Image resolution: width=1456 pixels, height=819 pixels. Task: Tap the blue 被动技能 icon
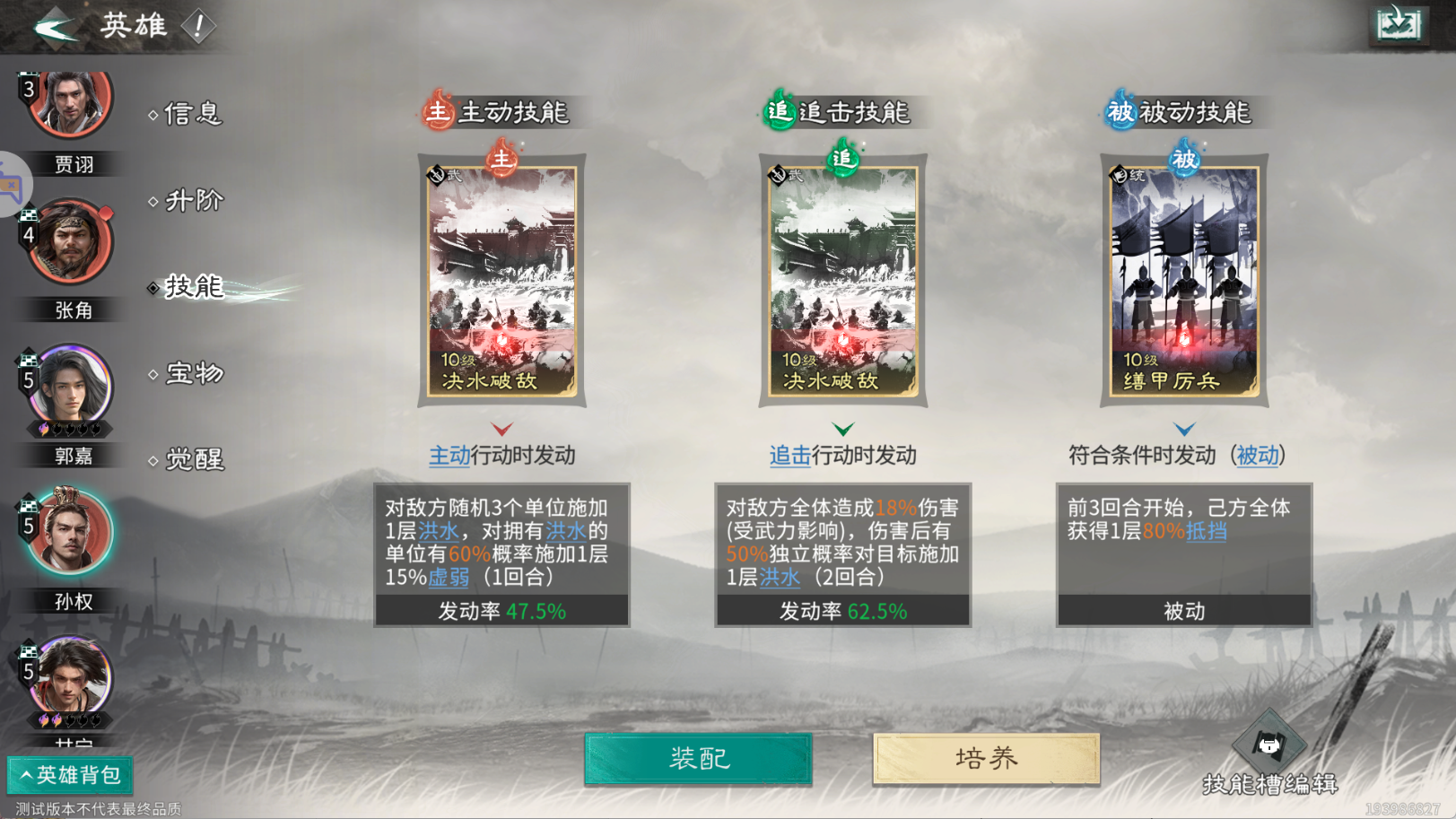(x=1120, y=114)
